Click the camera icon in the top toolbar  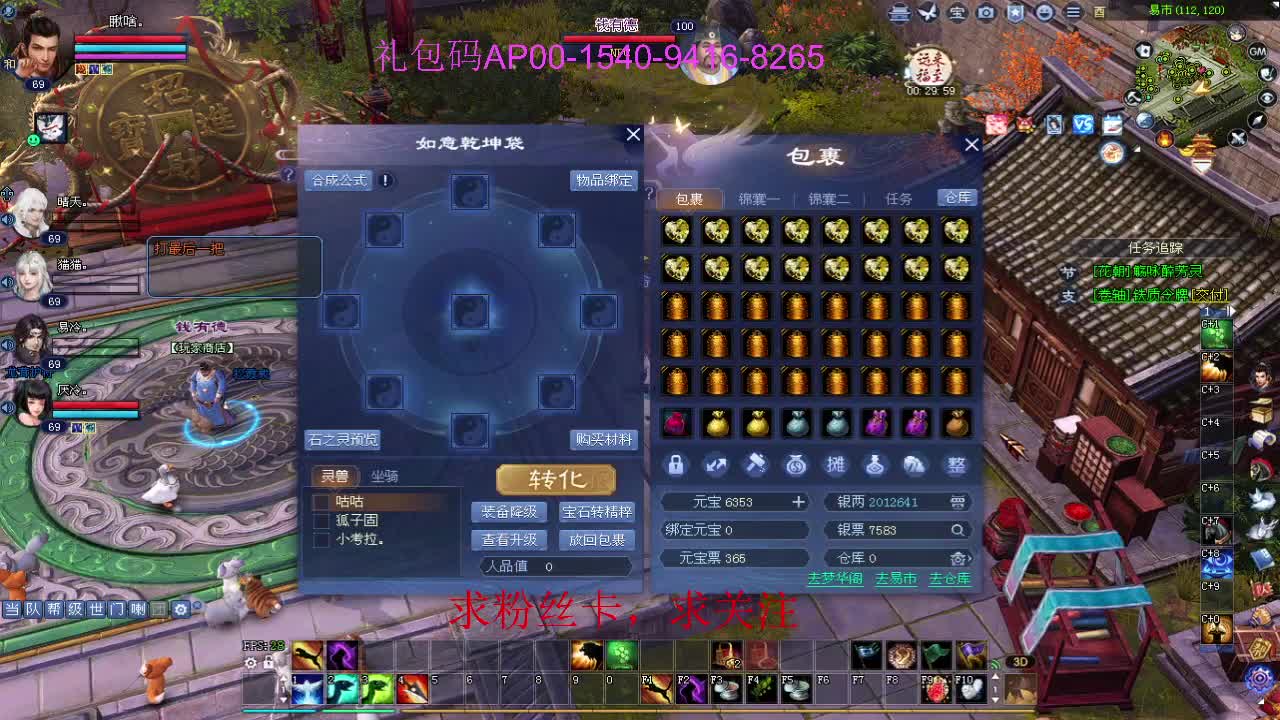click(x=988, y=14)
